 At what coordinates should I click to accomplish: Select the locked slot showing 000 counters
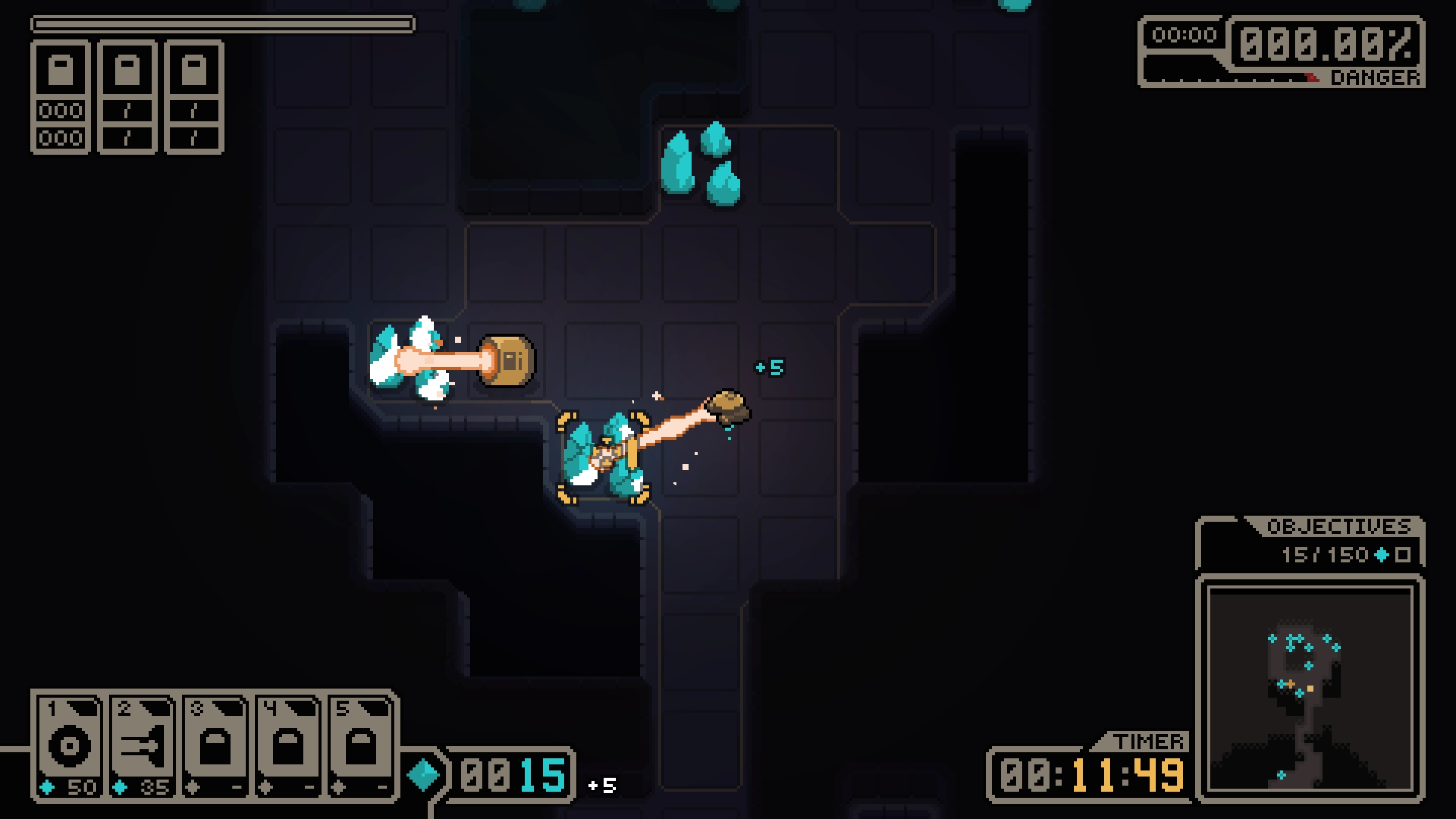[61, 97]
